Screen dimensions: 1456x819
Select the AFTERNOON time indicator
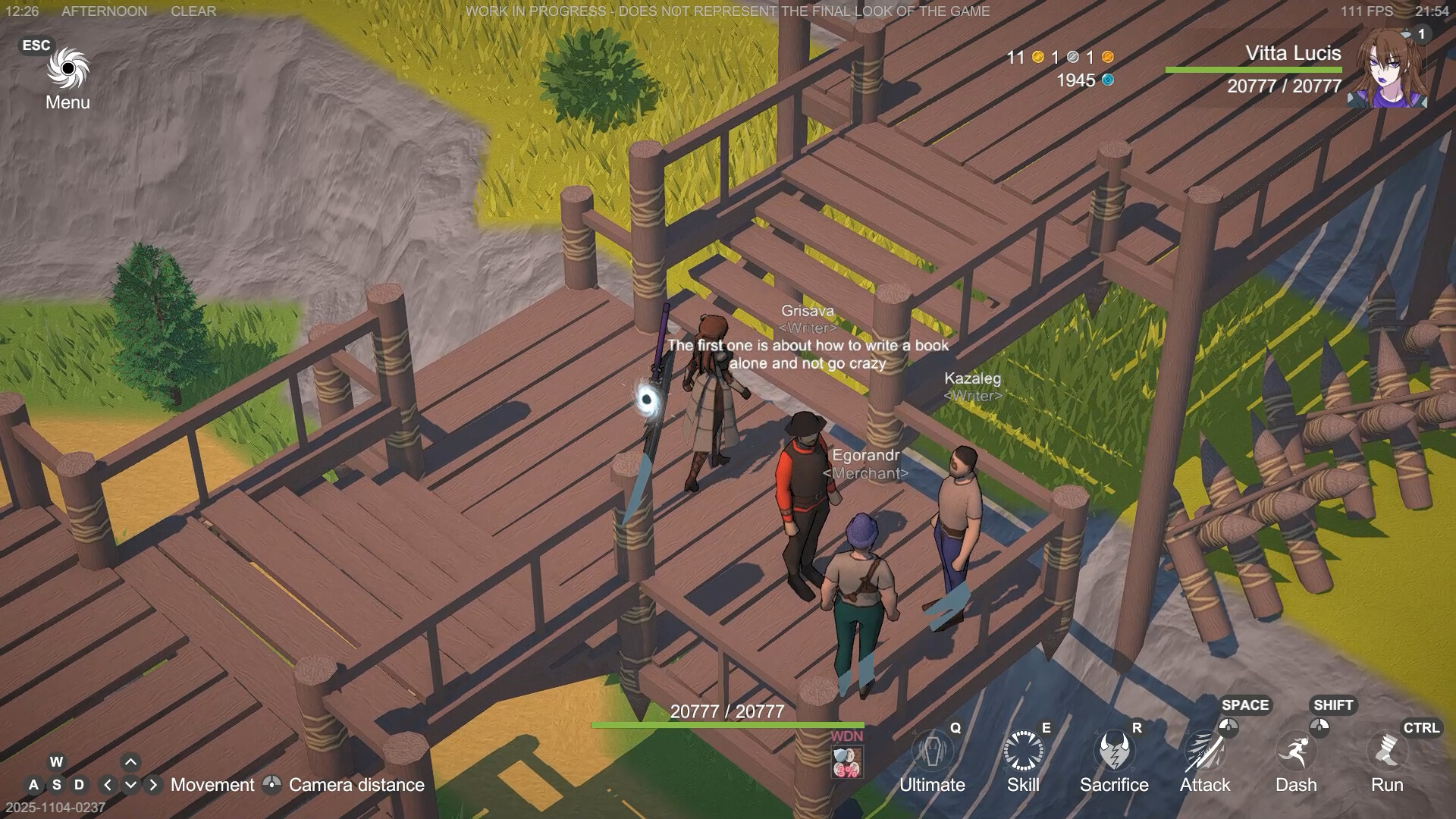click(104, 11)
